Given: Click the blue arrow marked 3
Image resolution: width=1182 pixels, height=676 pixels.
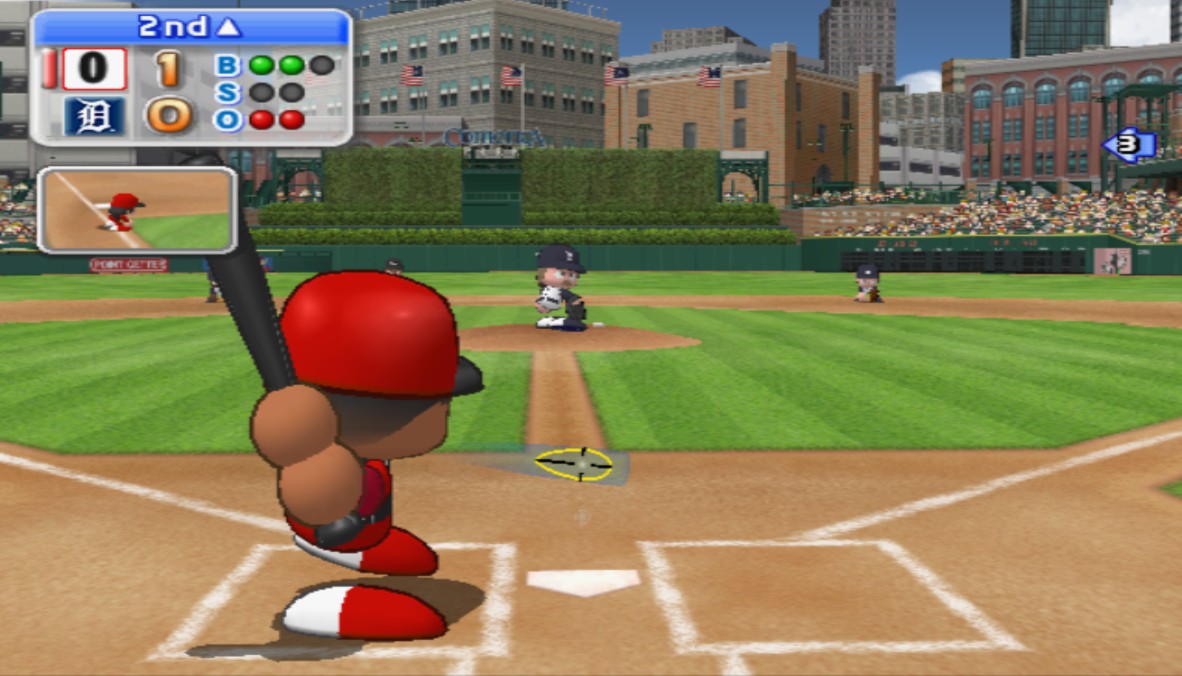Looking at the screenshot, I should coord(1129,145).
